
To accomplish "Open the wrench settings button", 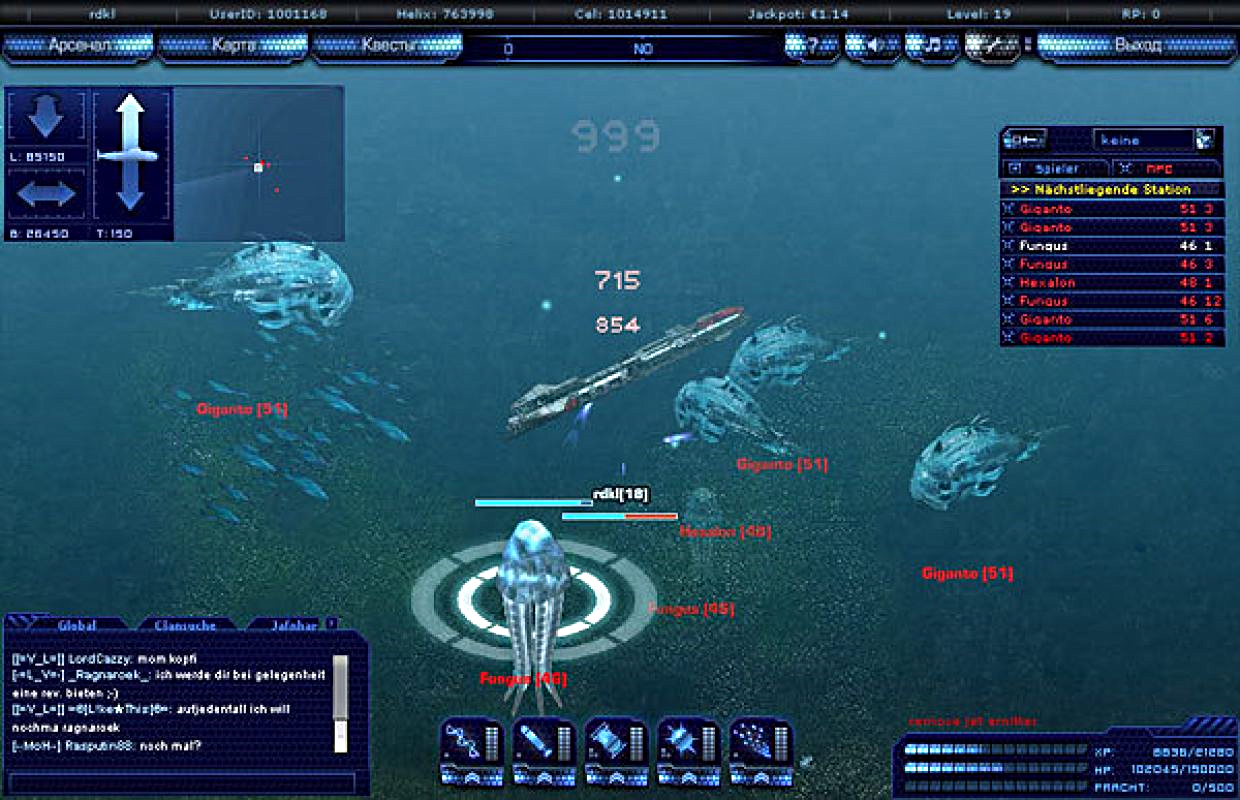I will pyautogui.click(x=992, y=46).
